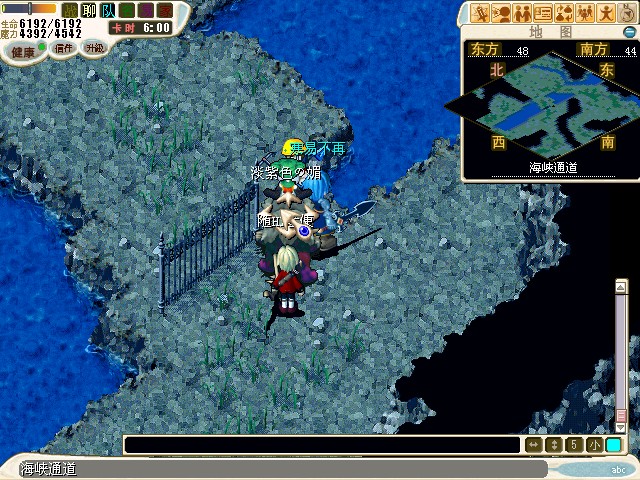Click the horizontal double-arrow chat resize button
This screenshot has width=640, height=480.
533,445
